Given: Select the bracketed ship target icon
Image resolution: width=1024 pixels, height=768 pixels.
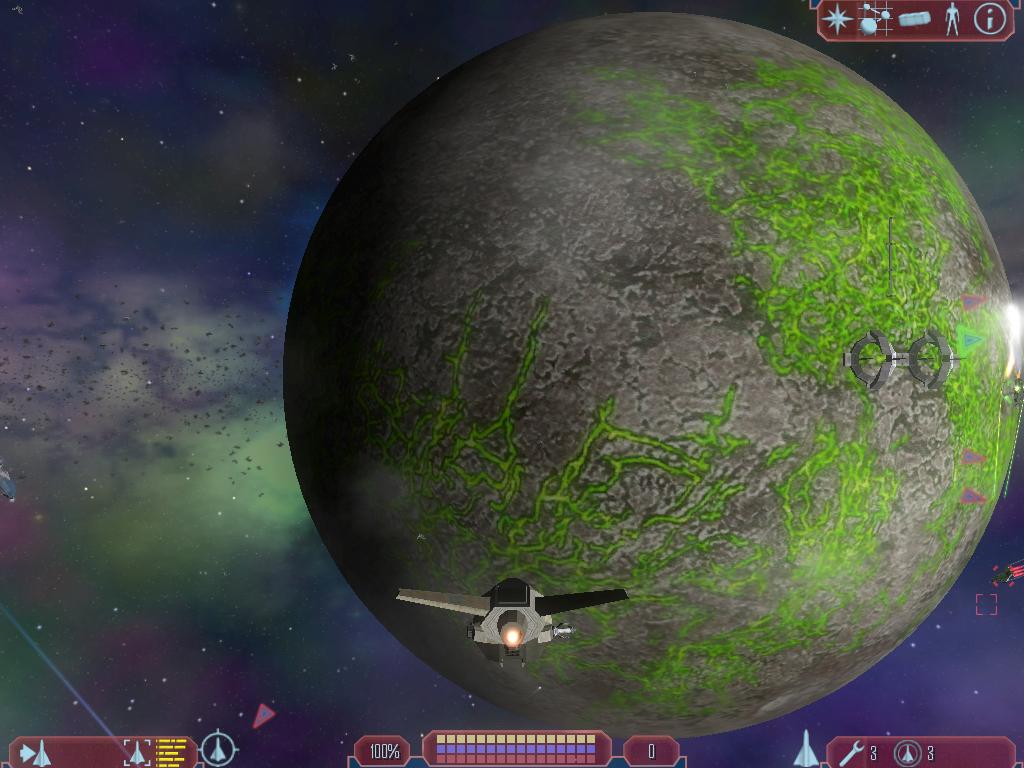Looking at the screenshot, I should (x=137, y=752).
